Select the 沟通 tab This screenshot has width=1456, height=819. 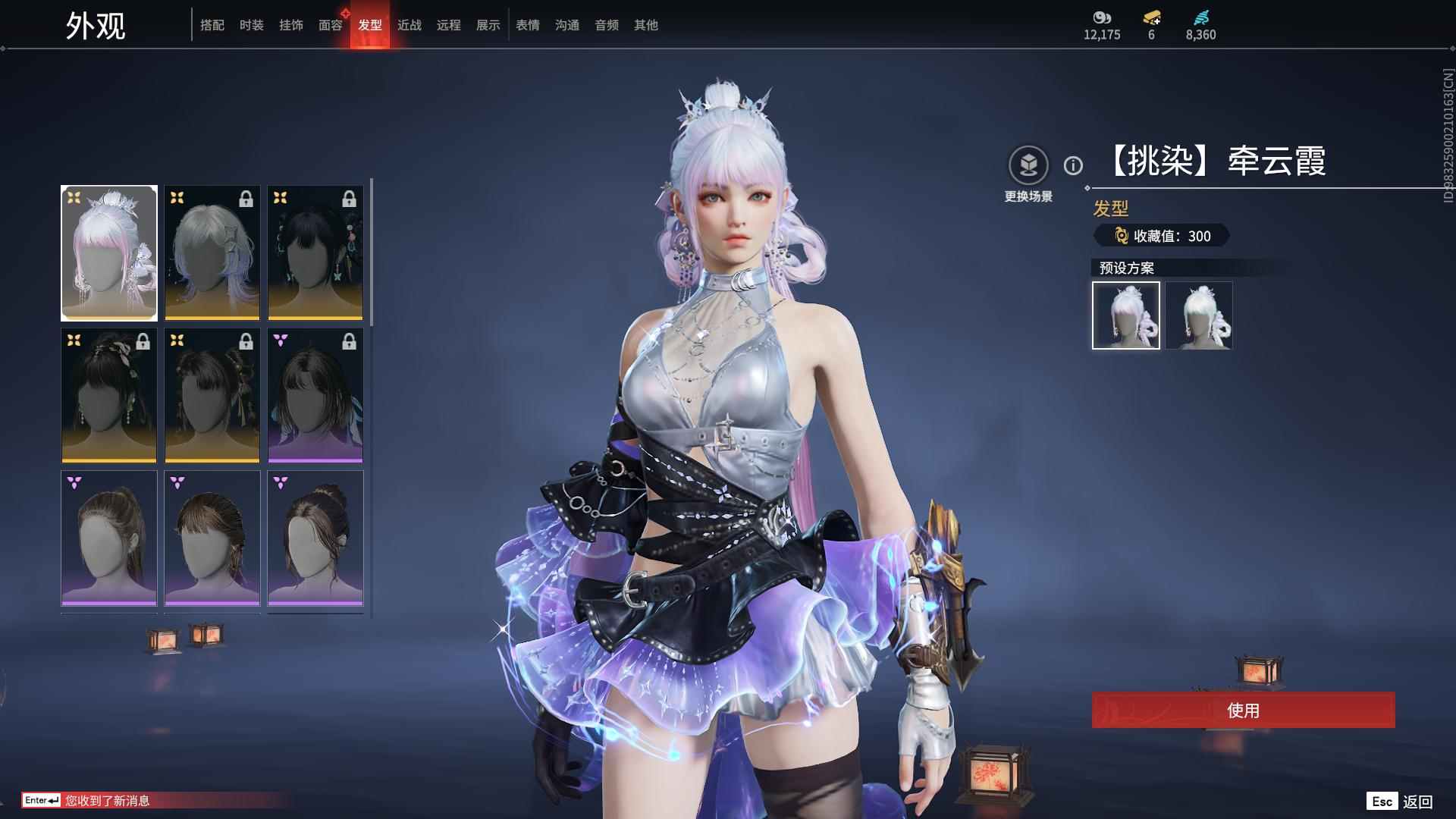(567, 25)
